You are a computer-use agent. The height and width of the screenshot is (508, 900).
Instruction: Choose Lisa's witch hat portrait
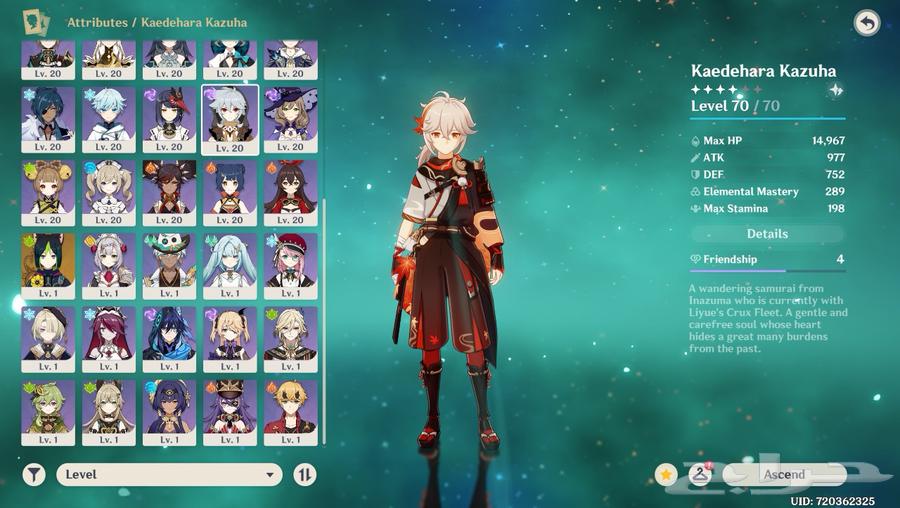(290, 119)
